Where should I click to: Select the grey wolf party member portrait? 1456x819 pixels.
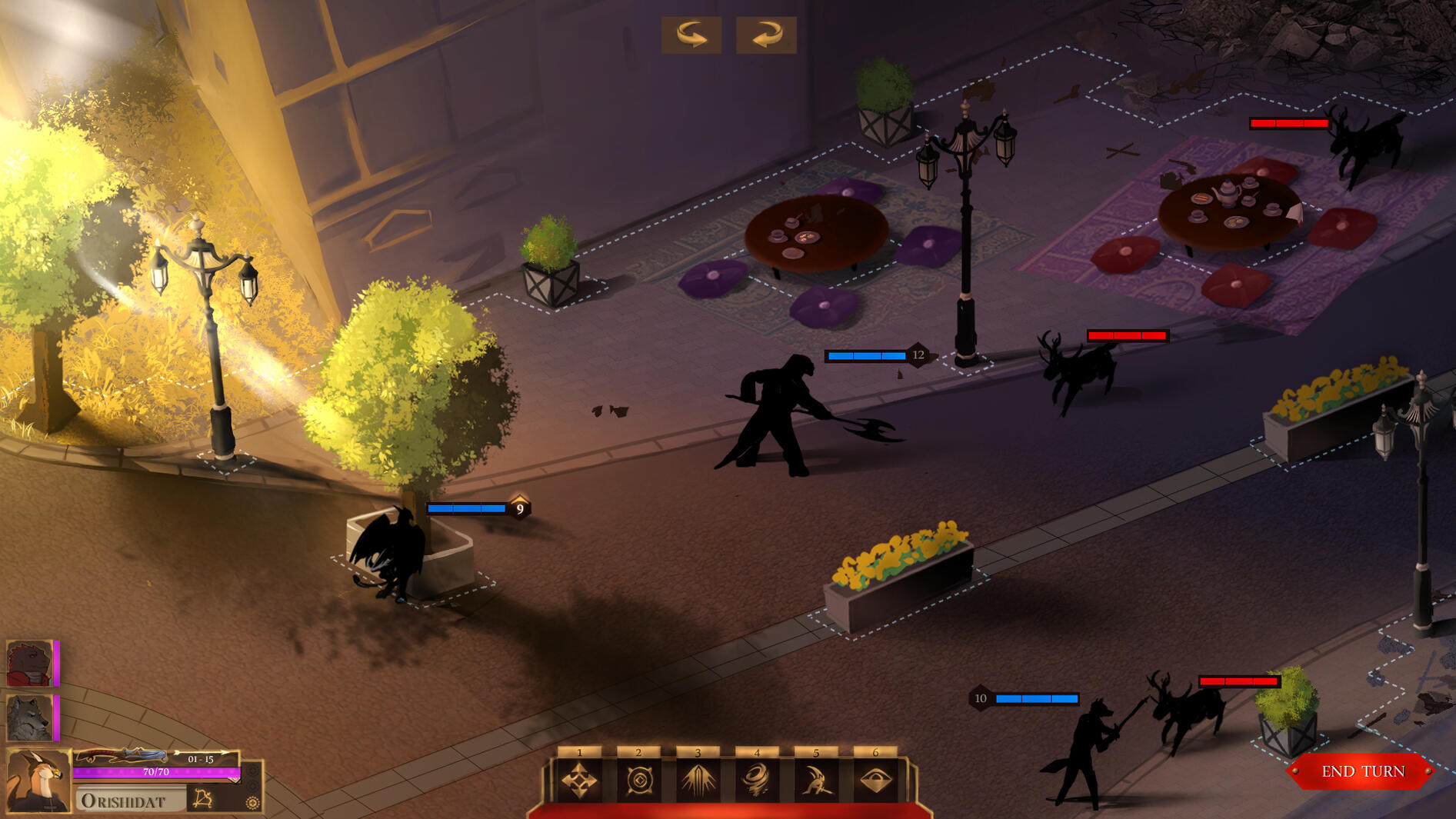pyautogui.click(x=29, y=717)
